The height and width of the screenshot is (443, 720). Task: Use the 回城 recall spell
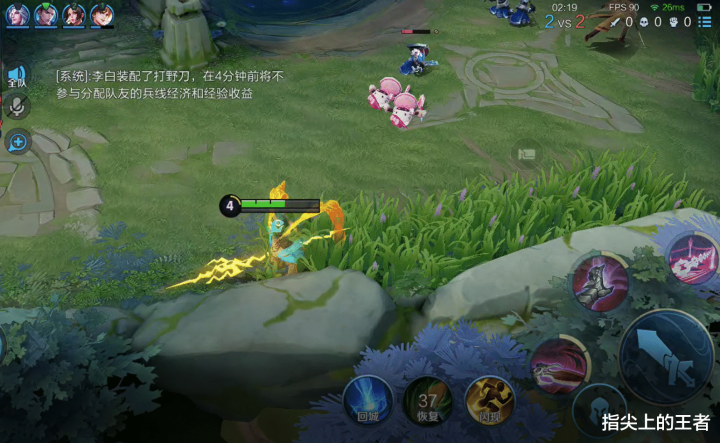(361, 399)
